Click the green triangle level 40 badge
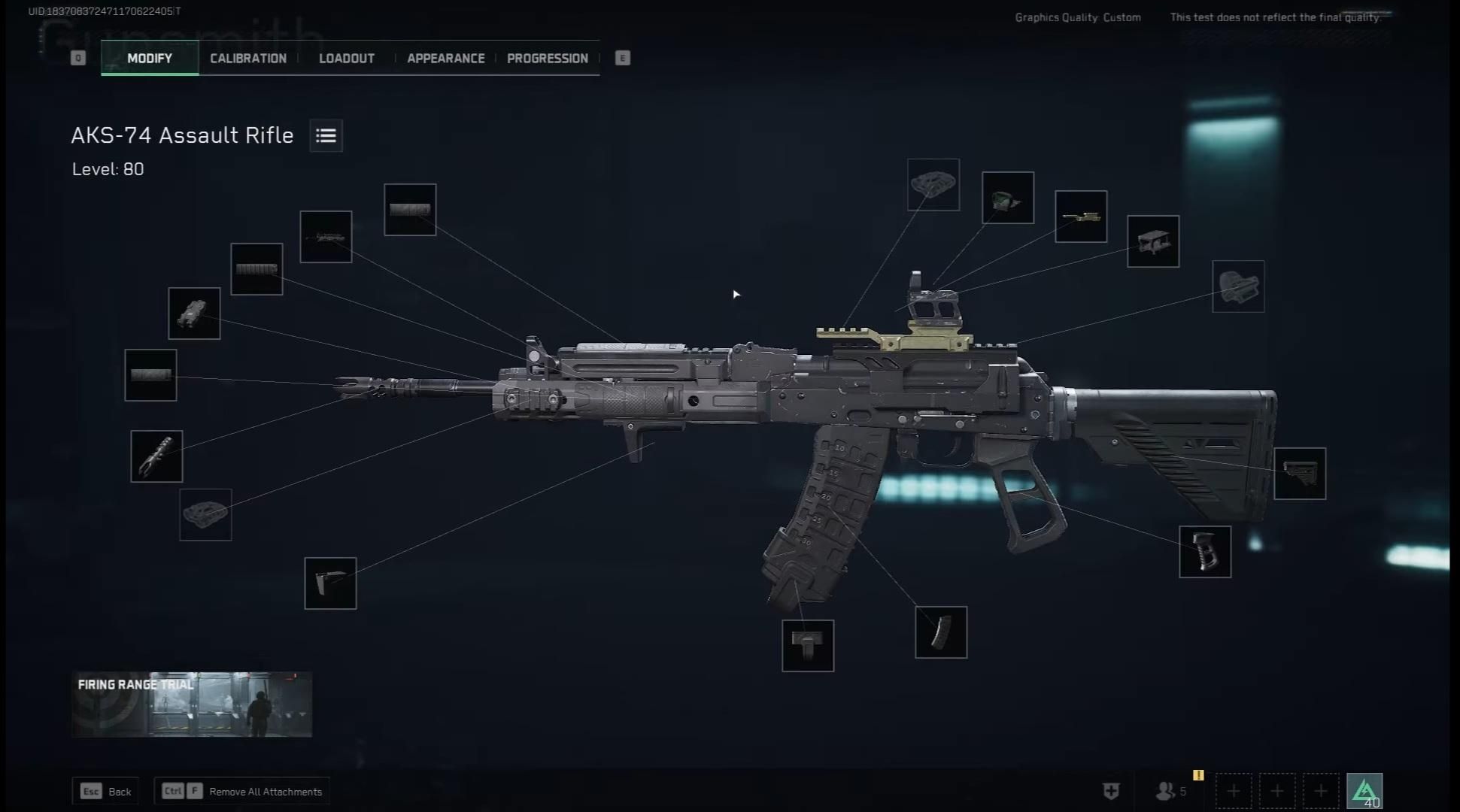The image size is (1460, 812). click(x=1364, y=791)
